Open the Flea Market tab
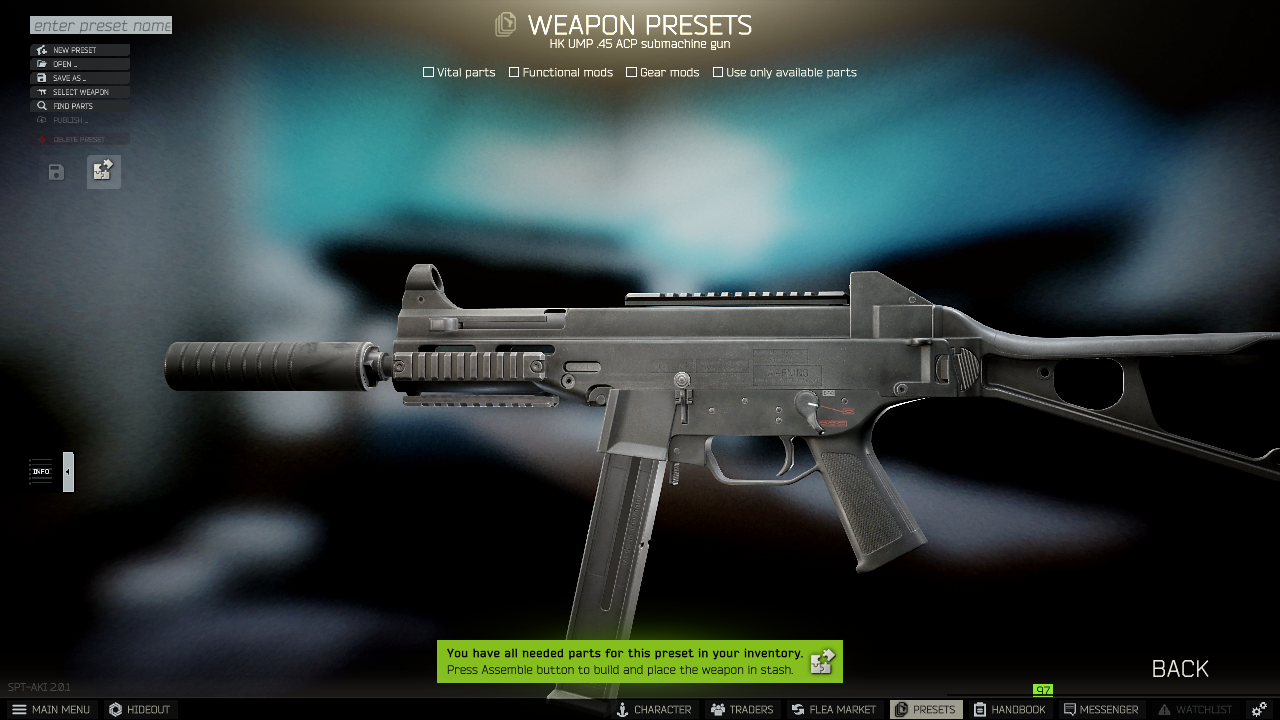1280x720 pixels. tap(833, 708)
